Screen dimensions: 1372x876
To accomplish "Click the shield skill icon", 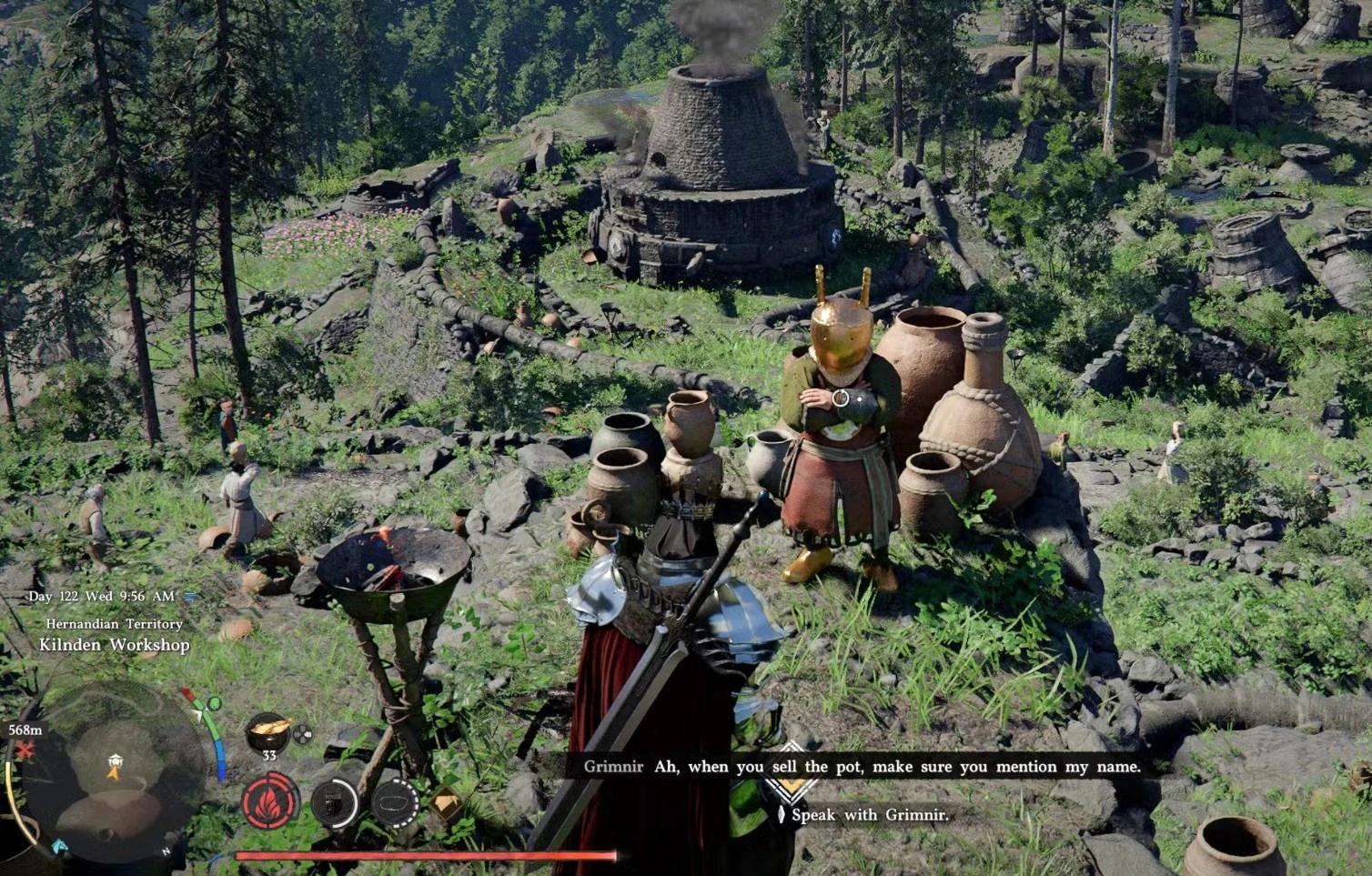I will 334,802.
